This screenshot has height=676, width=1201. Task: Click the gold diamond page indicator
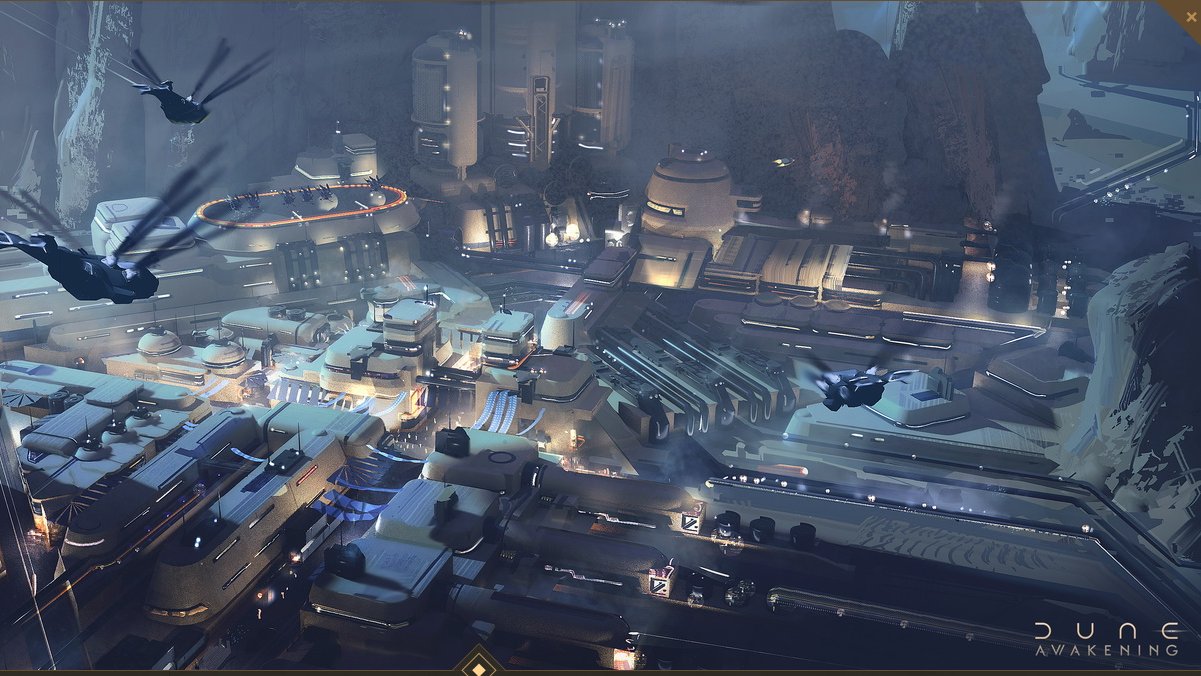(x=479, y=665)
